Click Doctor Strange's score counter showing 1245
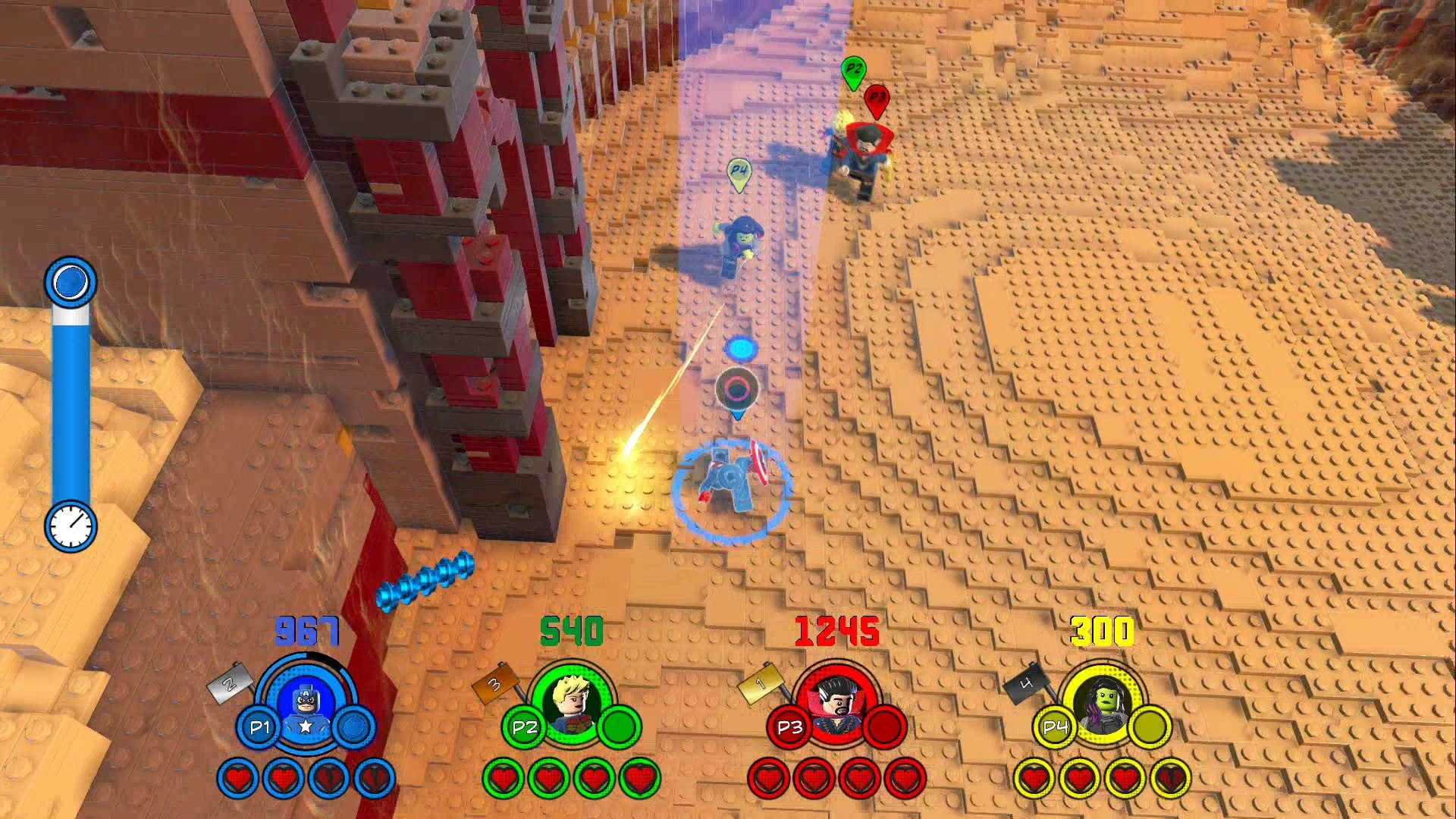This screenshot has width=1456, height=819. tap(836, 630)
